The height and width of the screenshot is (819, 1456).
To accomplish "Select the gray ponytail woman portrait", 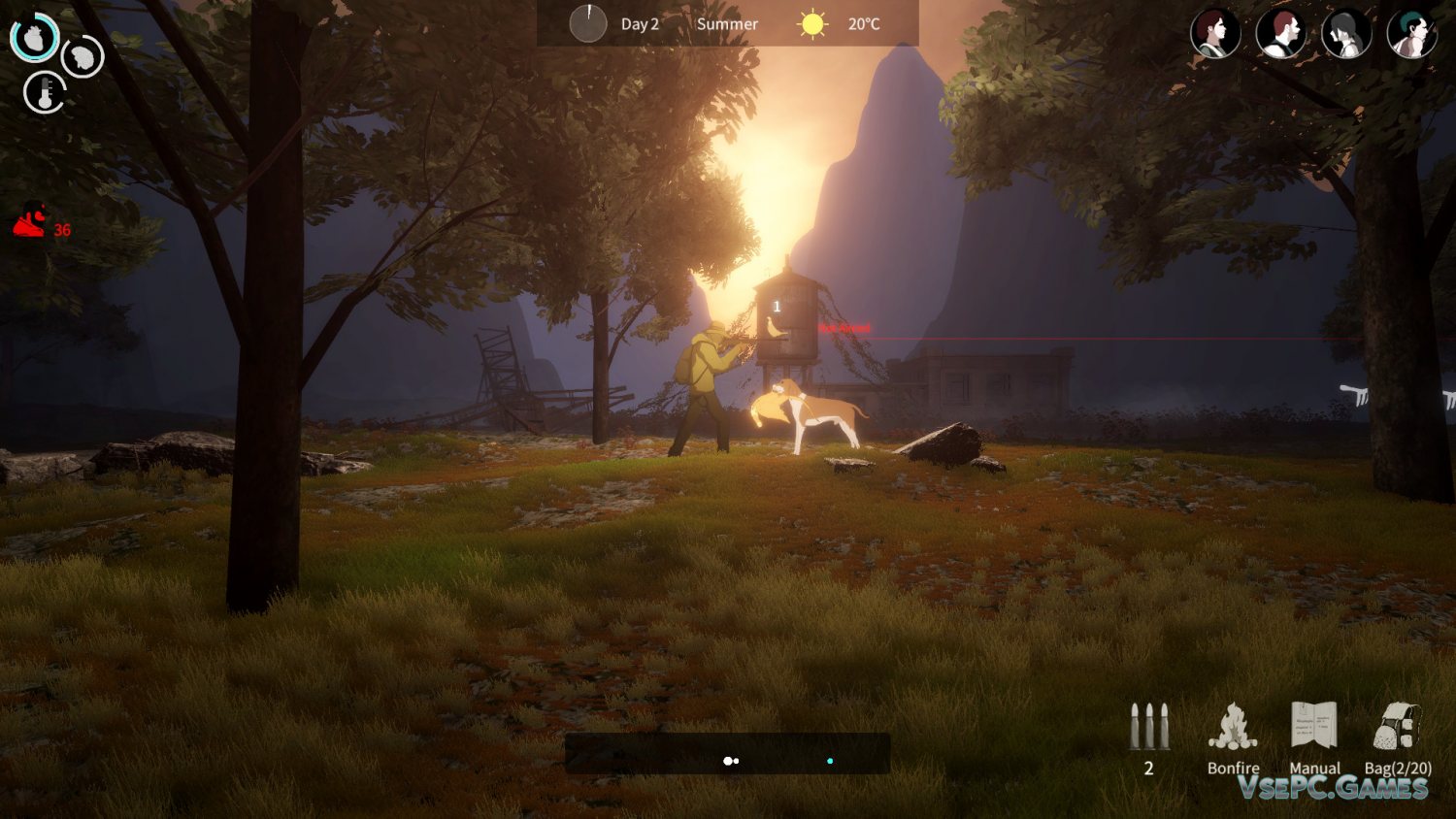I will point(1346,33).
